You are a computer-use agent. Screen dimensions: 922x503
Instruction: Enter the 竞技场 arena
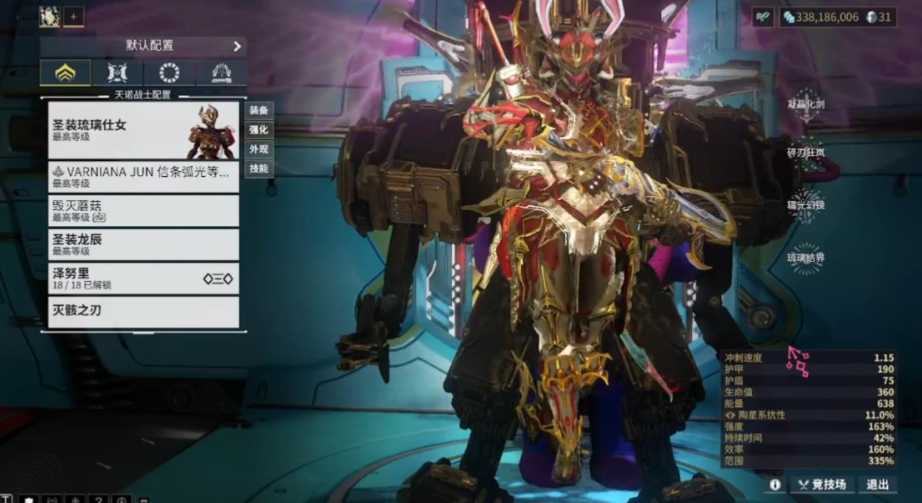pyautogui.click(x=820, y=484)
